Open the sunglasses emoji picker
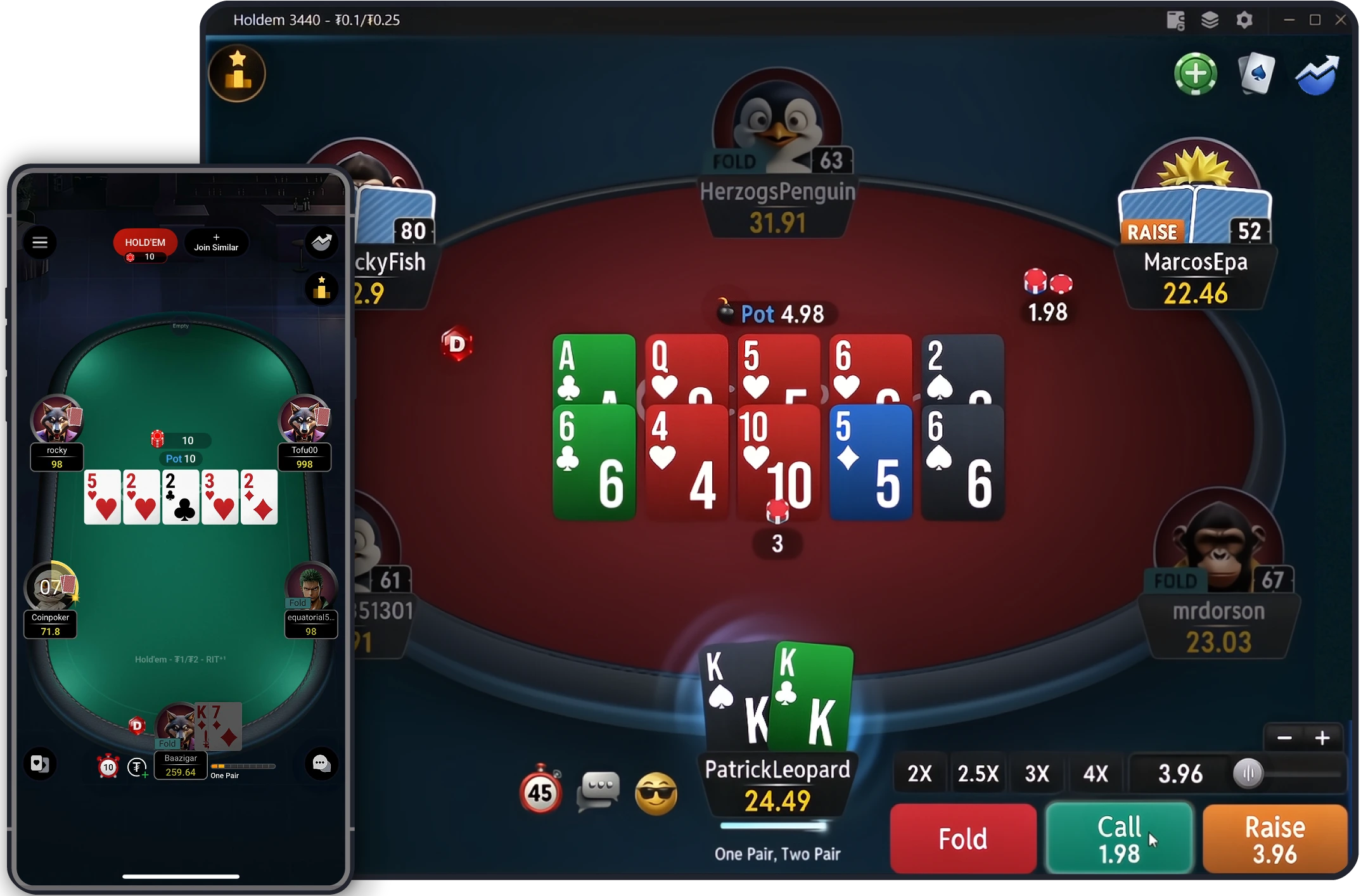 pos(656,793)
